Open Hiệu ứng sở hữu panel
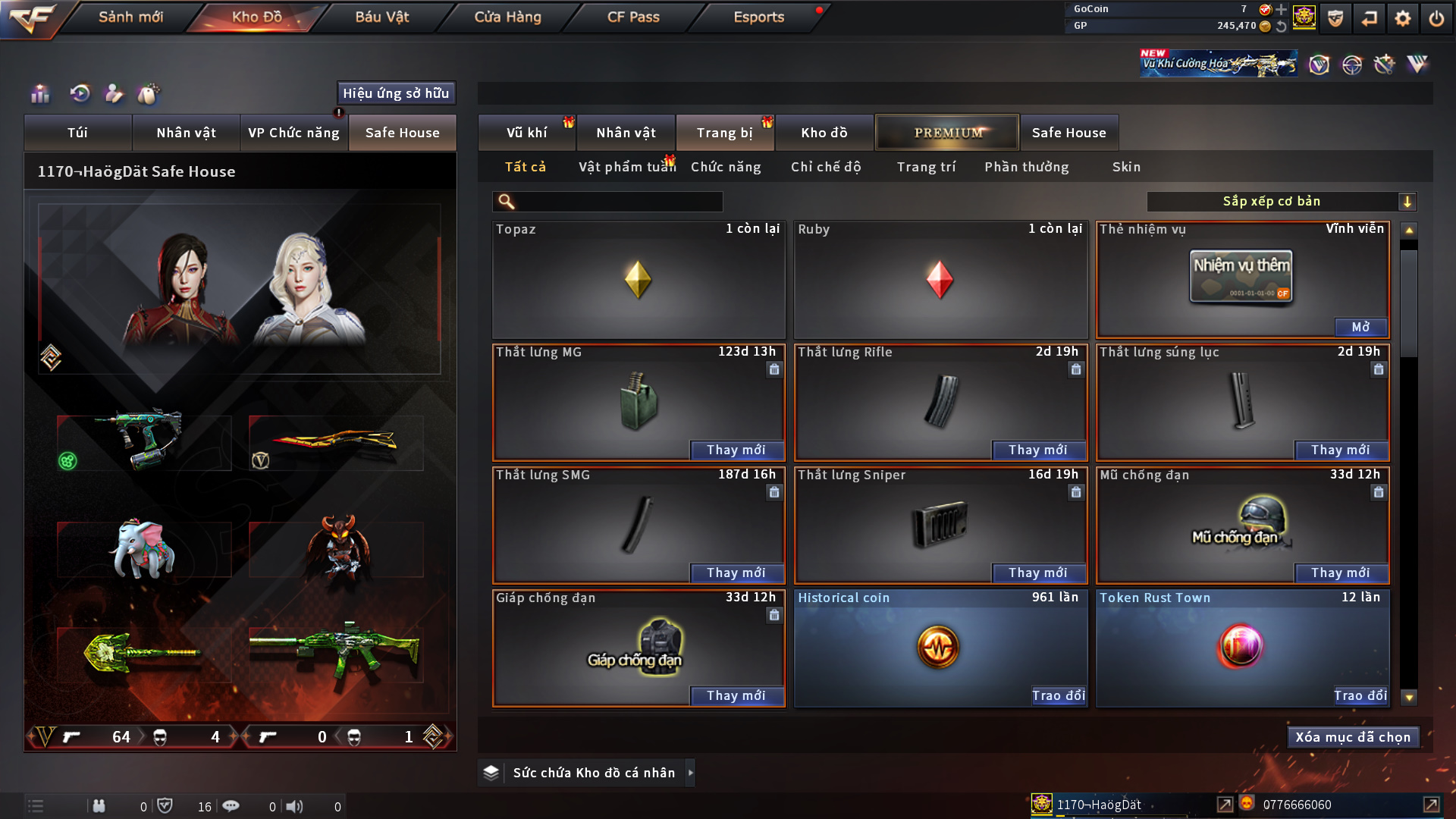 pos(396,93)
